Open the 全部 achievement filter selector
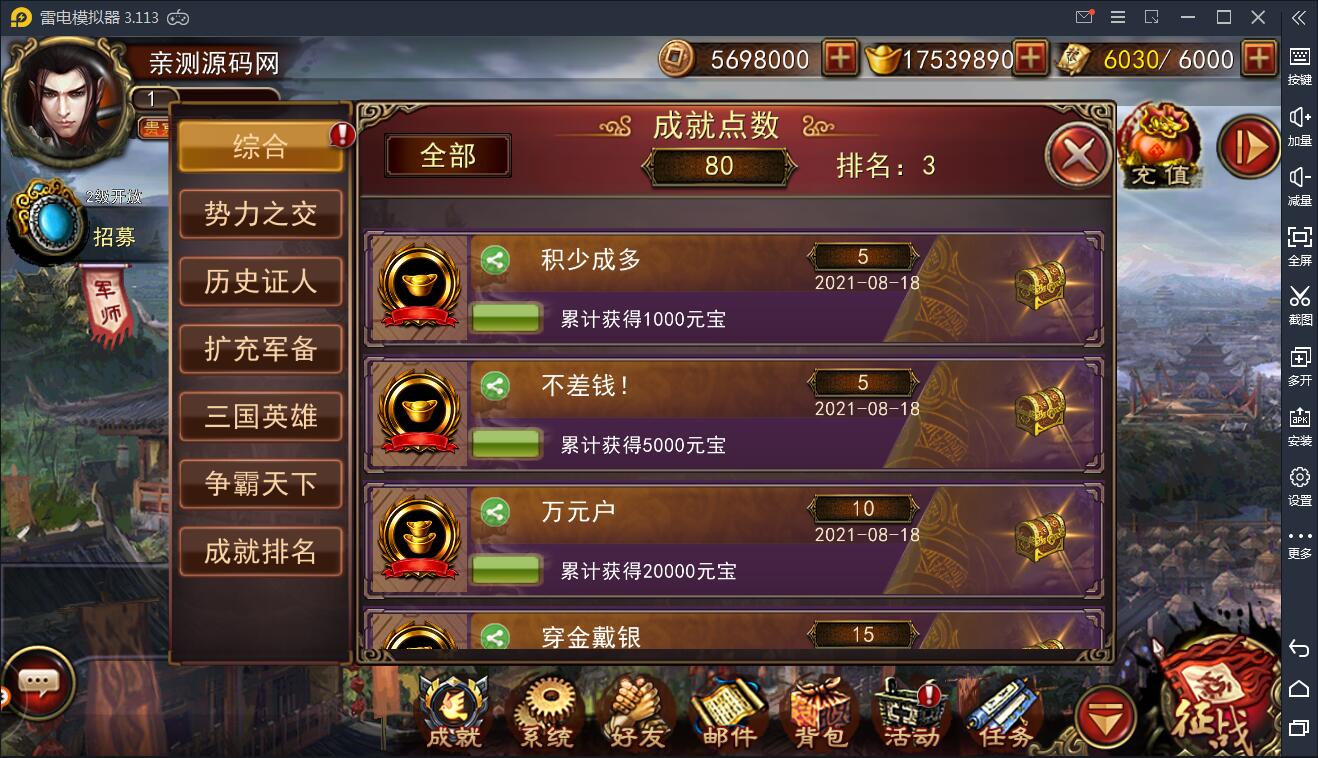Image resolution: width=1318 pixels, height=758 pixels. click(x=447, y=156)
